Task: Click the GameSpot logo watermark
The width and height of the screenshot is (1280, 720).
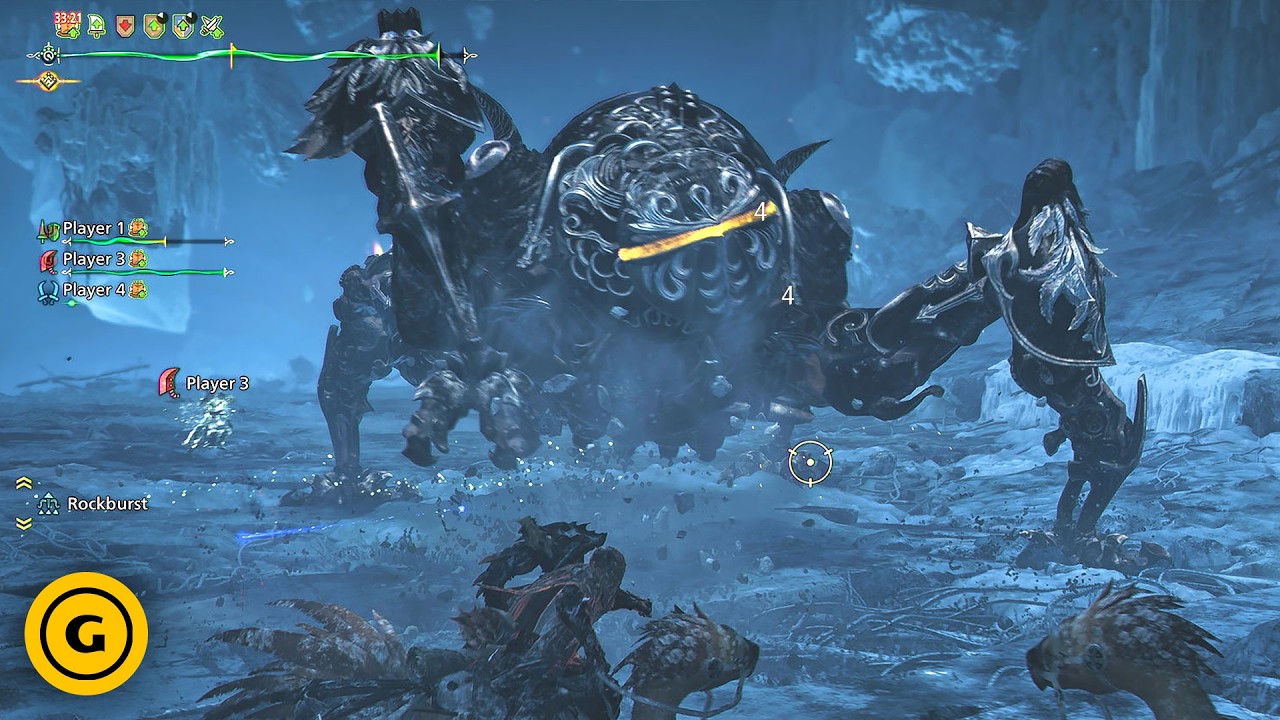Action: pyautogui.click(x=87, y=634)
